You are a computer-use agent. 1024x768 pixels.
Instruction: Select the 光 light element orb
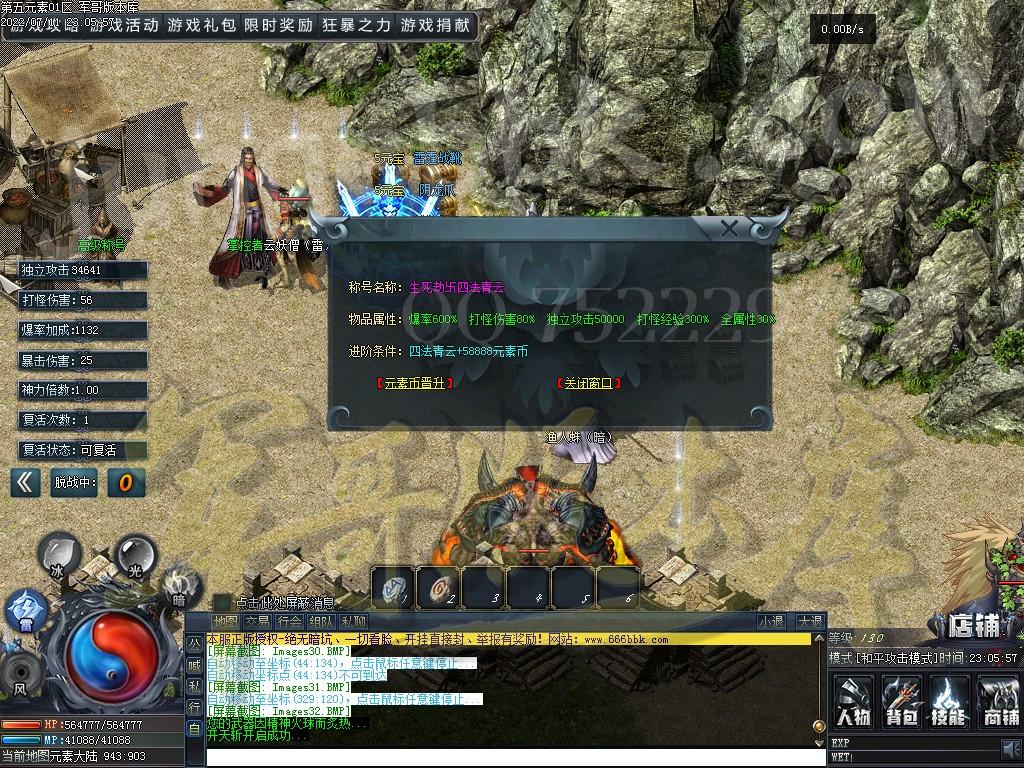coord(135,553)
